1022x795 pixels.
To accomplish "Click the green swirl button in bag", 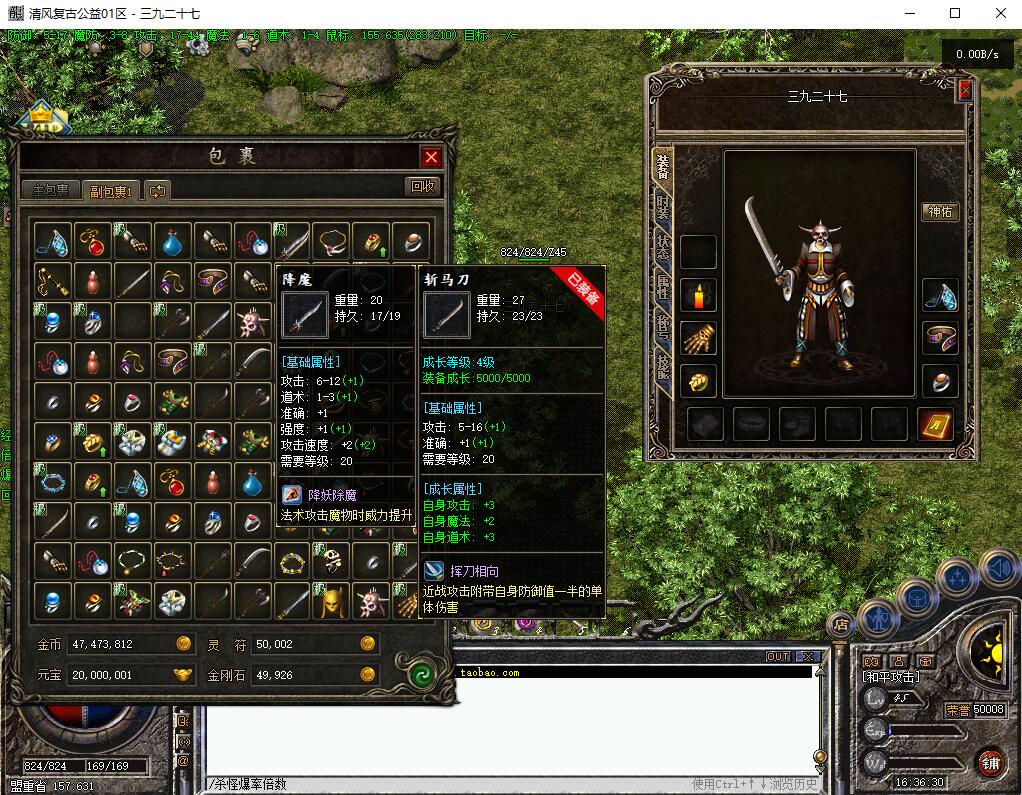I will point(424,673).
